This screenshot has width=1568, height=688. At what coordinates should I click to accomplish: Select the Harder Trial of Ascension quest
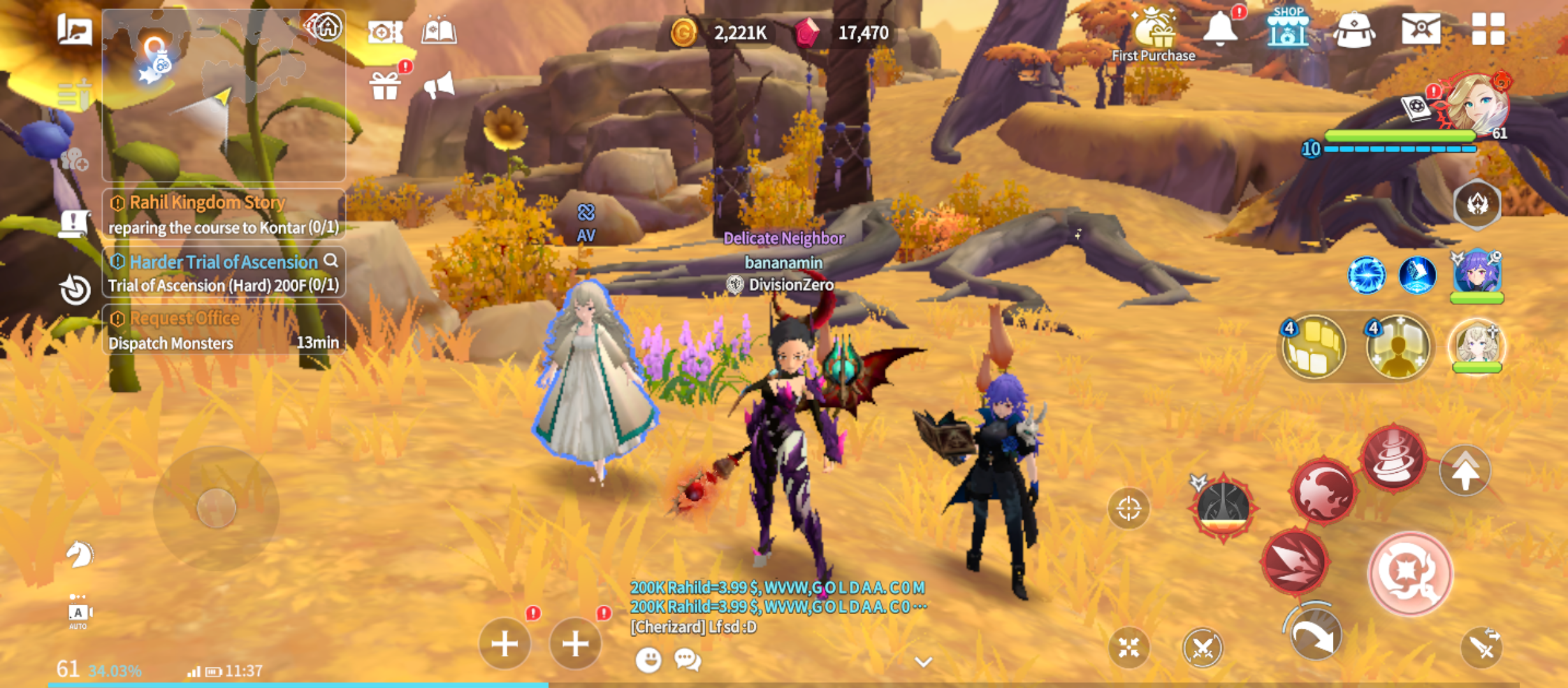(x=223, y=273)
